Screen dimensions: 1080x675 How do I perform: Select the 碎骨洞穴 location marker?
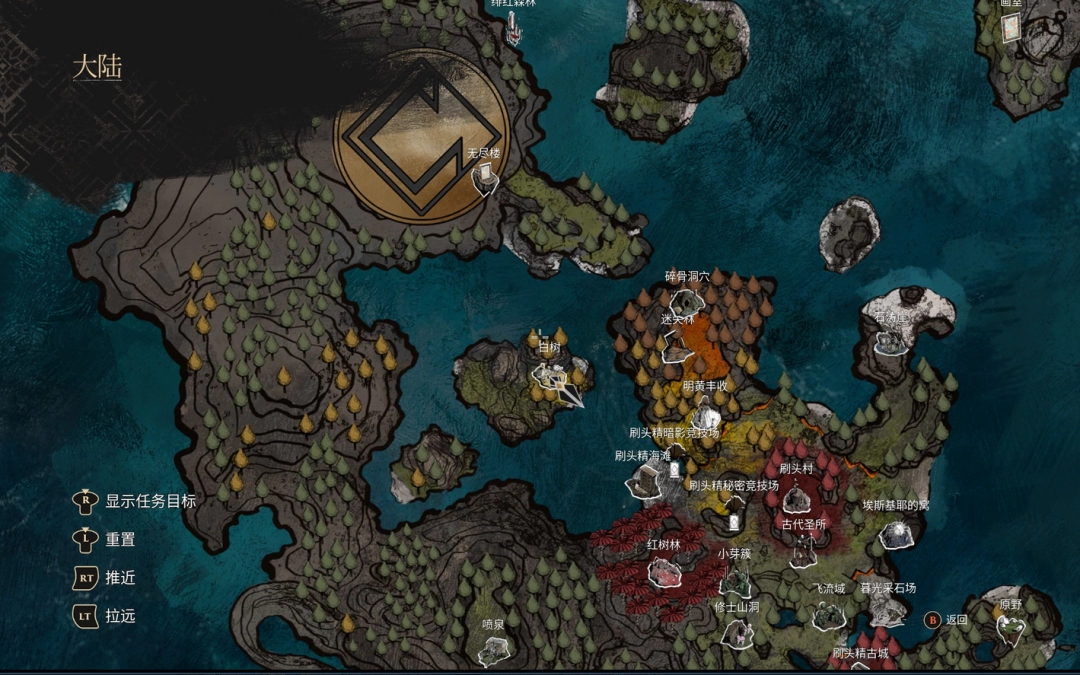684,299
